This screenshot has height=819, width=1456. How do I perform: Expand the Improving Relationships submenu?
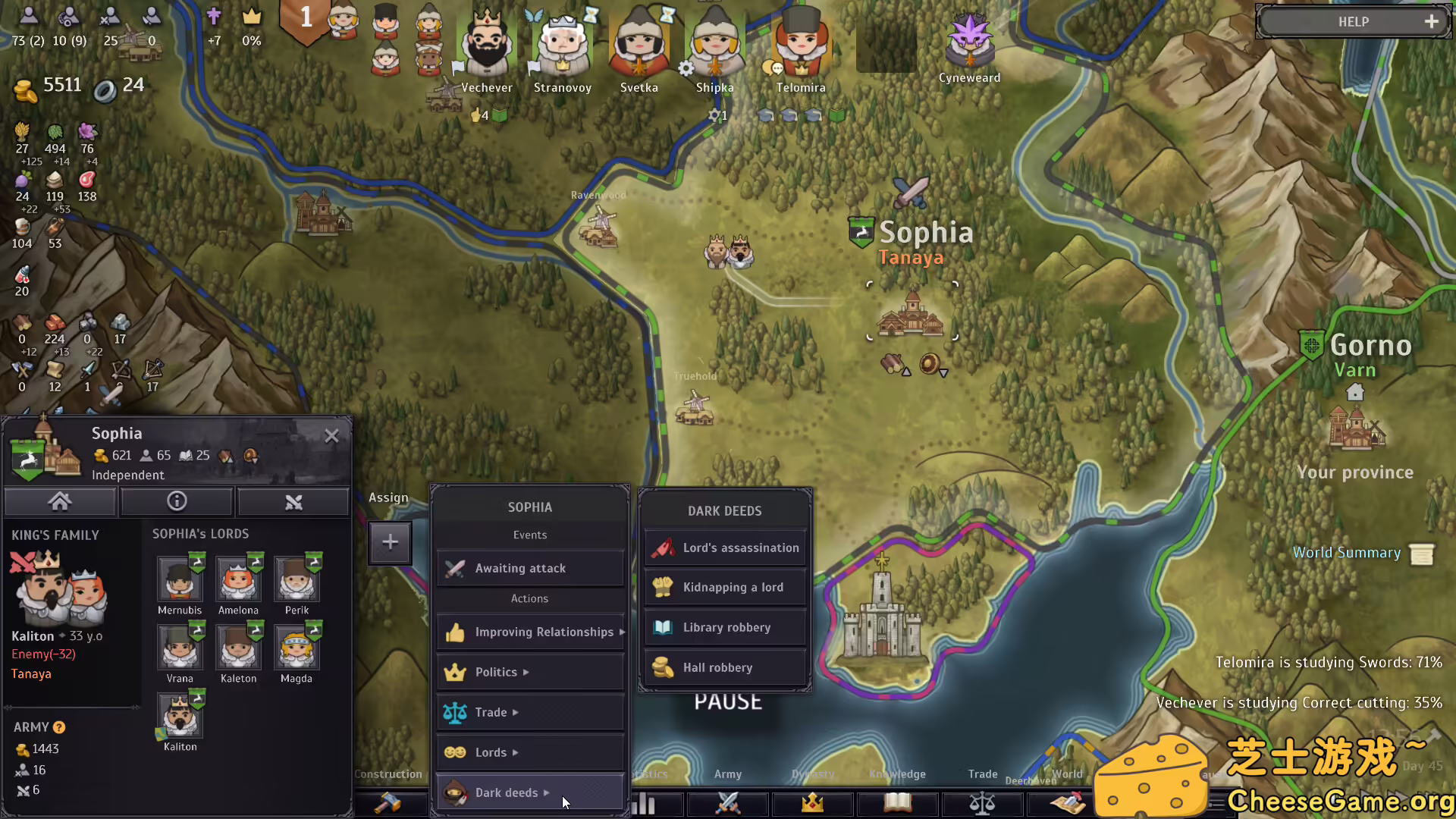click(x=530, y=632)
